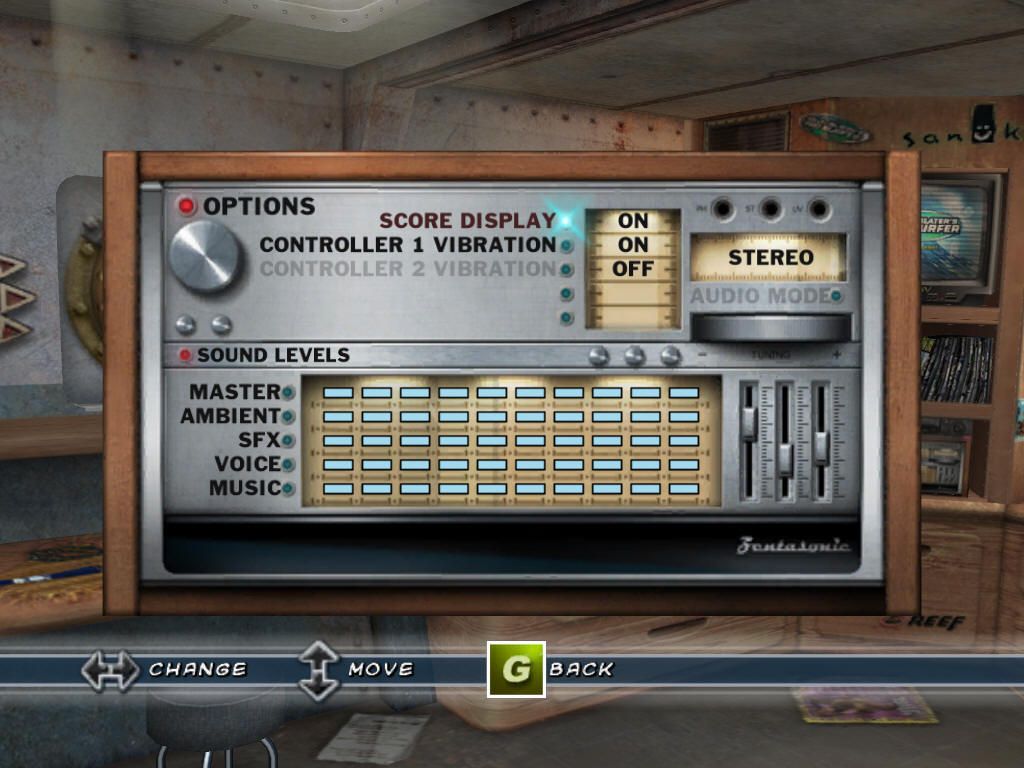1024x768 pixels.
Task: Select the greyed Controller 2 Vibration option
Action: tap(408, 269)
